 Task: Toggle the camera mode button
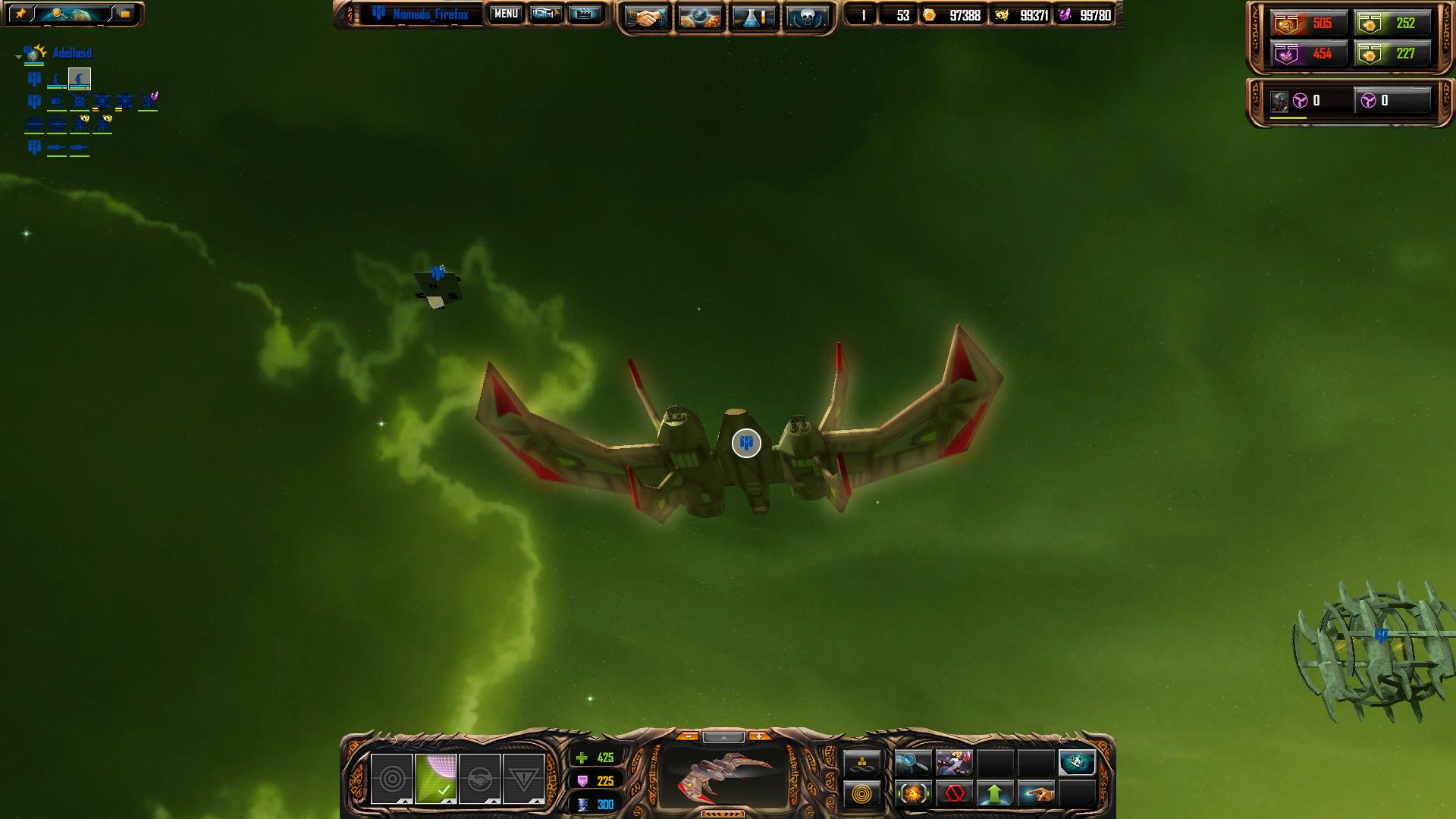coord(545,14)
